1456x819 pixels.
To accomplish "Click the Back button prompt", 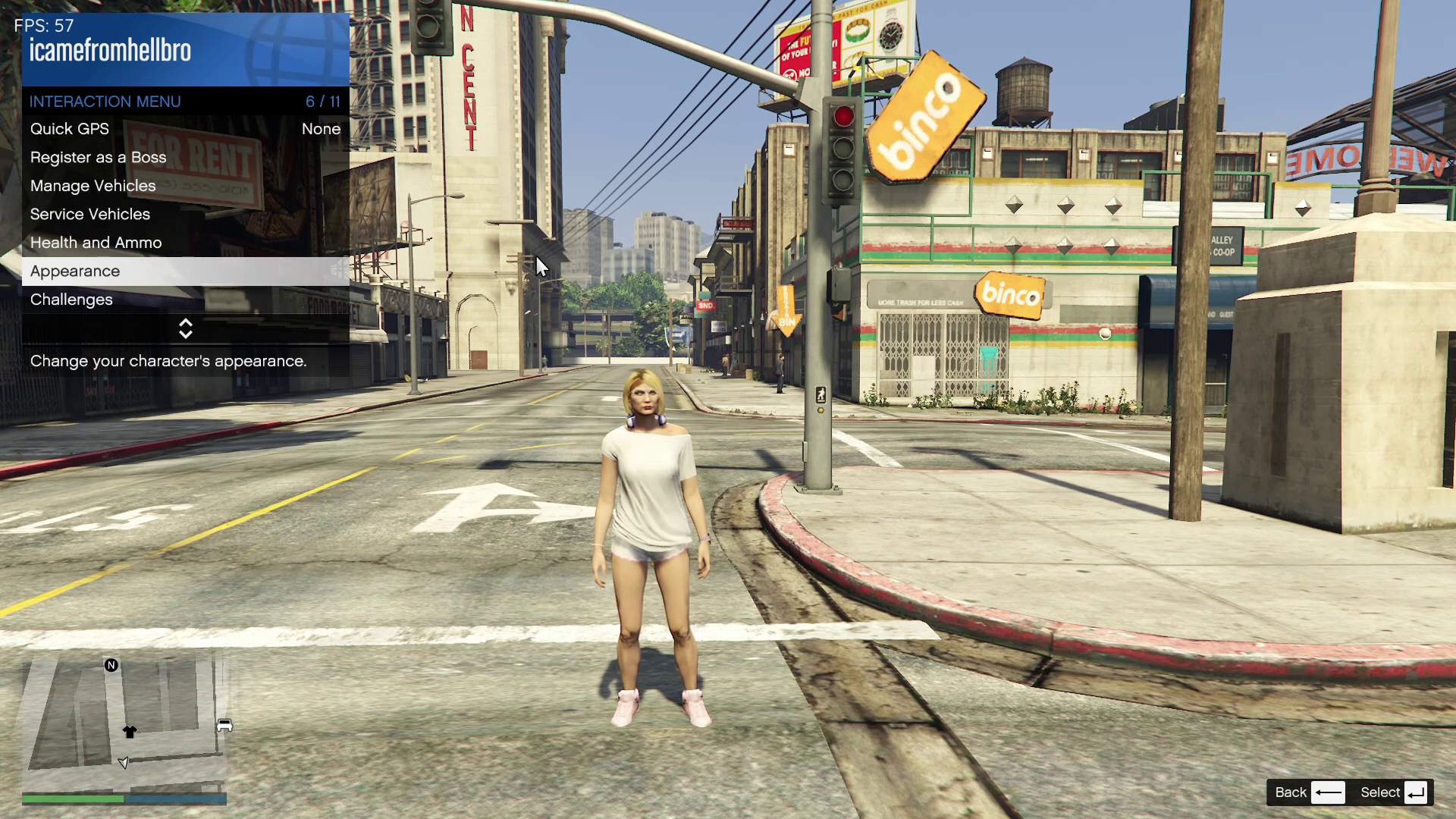I will point(1310,792).
